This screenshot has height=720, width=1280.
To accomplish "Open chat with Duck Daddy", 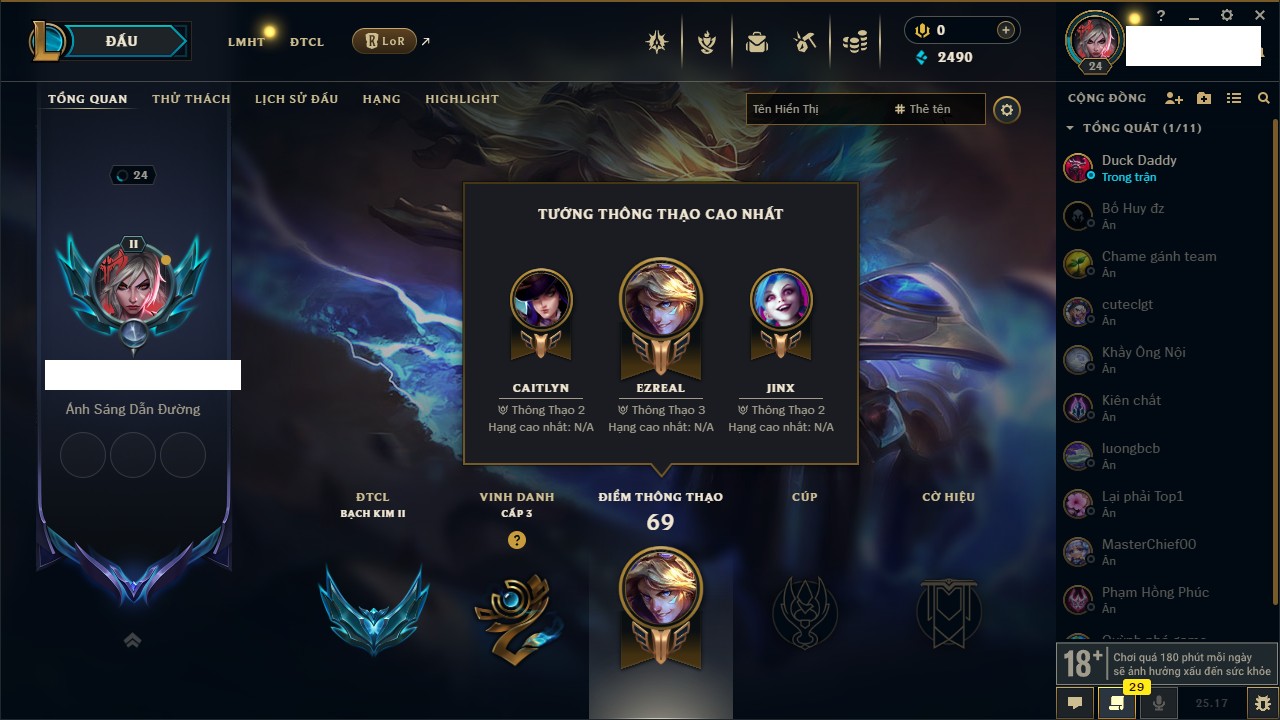I will 1139,167.
